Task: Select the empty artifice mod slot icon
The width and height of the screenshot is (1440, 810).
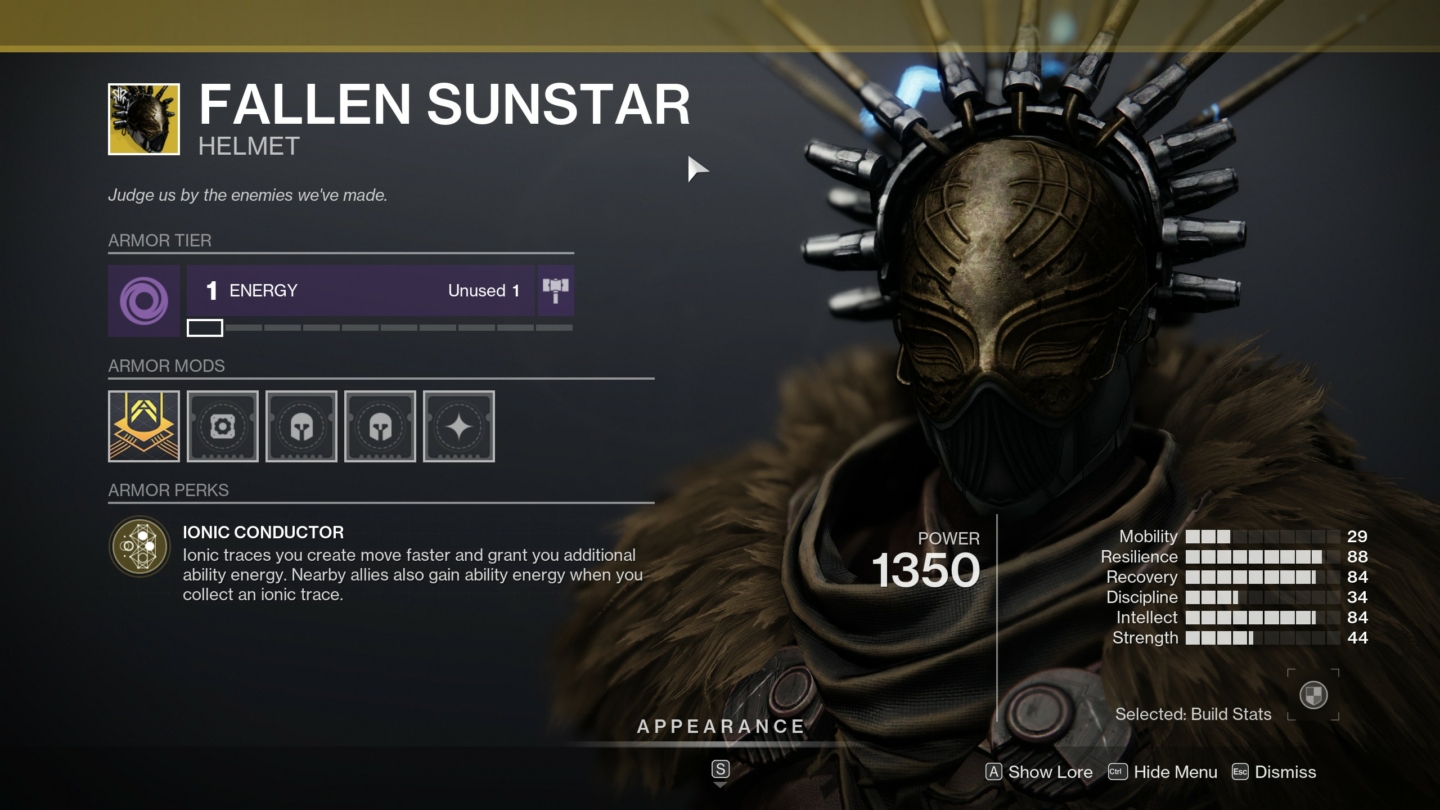Action: (x=459, y=425)
